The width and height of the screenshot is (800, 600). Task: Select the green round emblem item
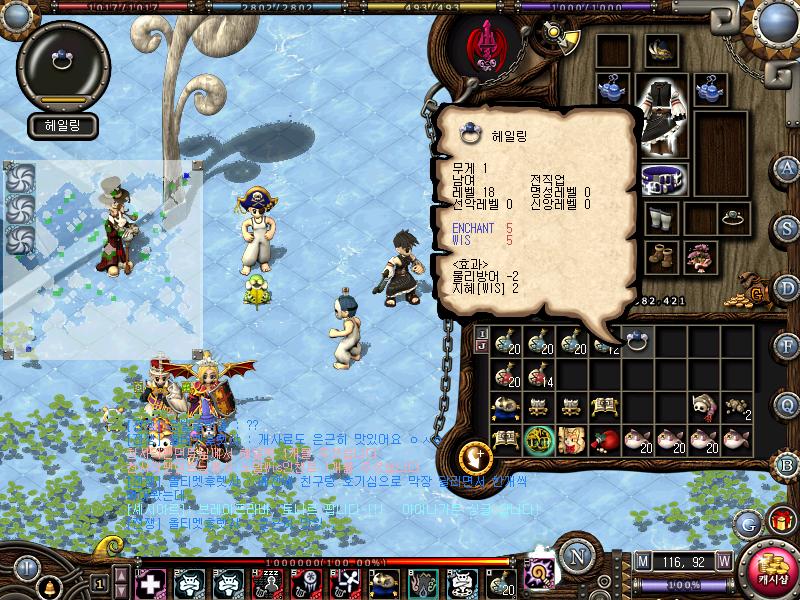(541, 438)
